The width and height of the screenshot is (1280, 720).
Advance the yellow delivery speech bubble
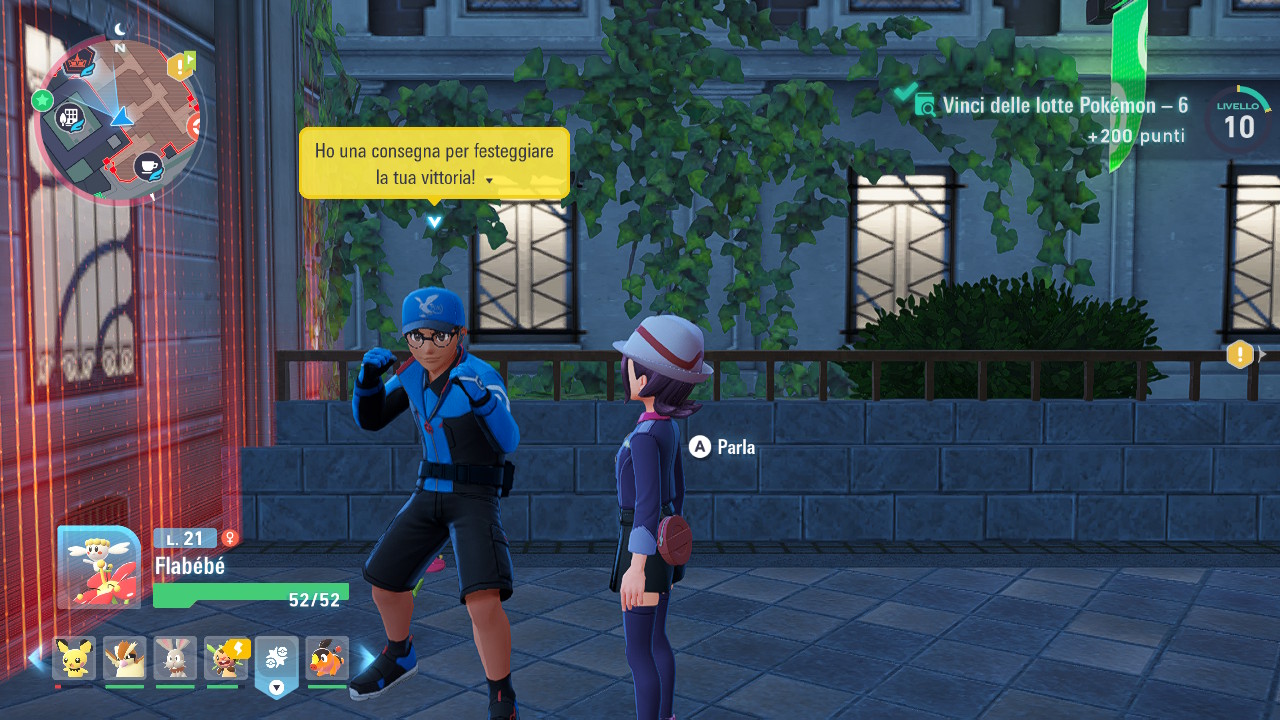434,163
